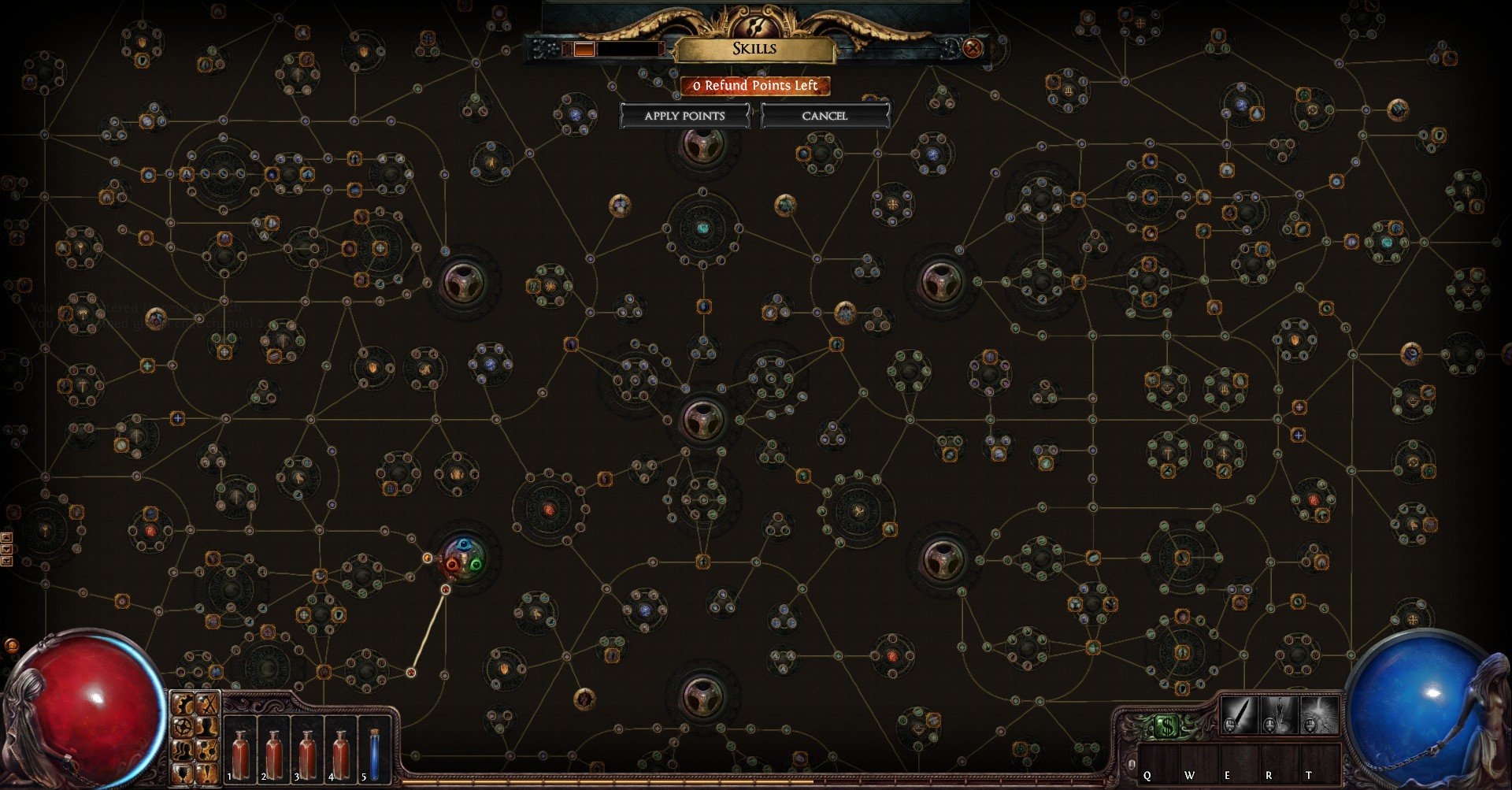Close the Skills passive tree window

coord(973,48)
